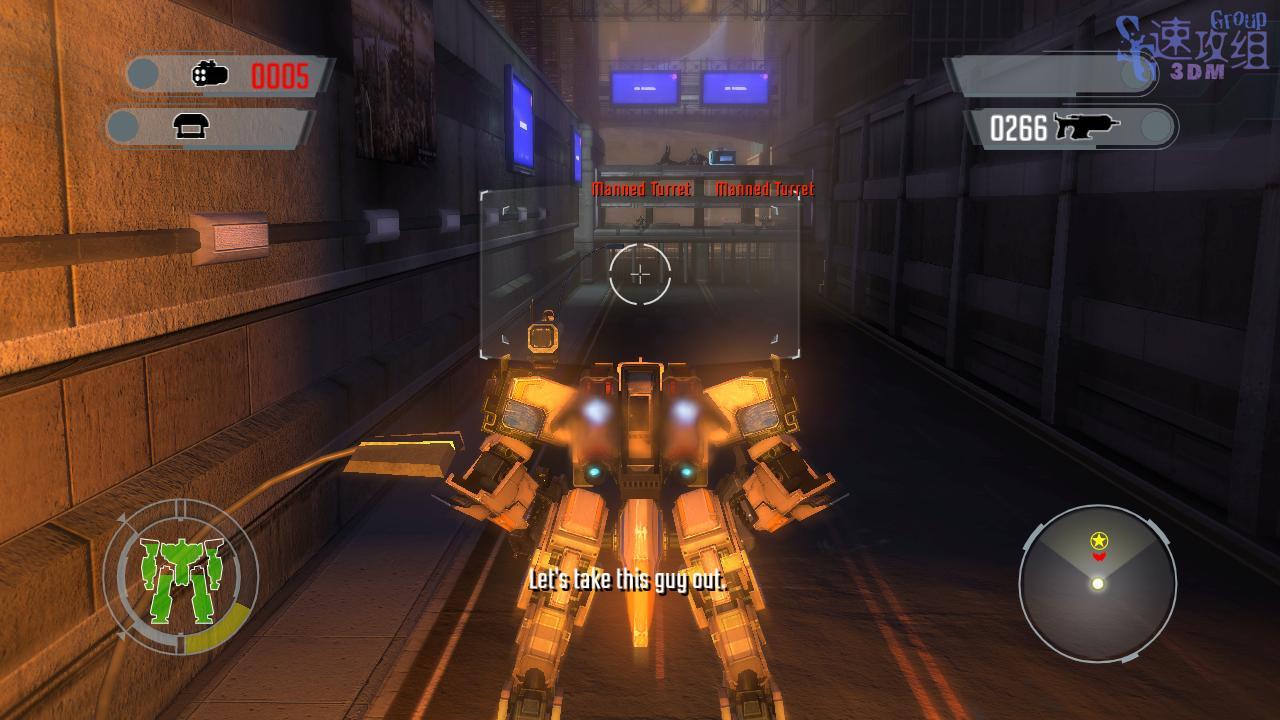Open the circular radar minimap
1280x720 pixels.
point(1097,583)
